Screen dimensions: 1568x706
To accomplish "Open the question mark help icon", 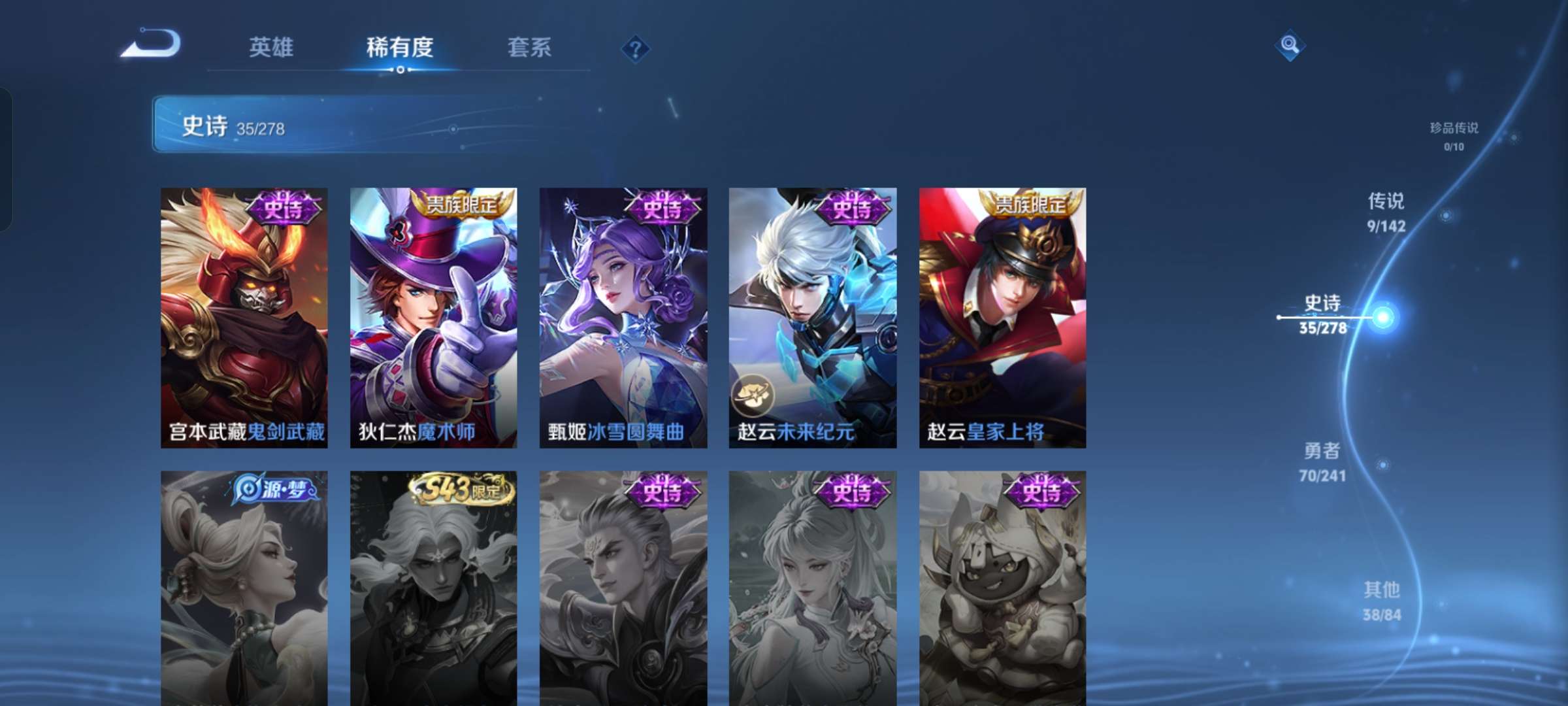I will coord(636,48).
